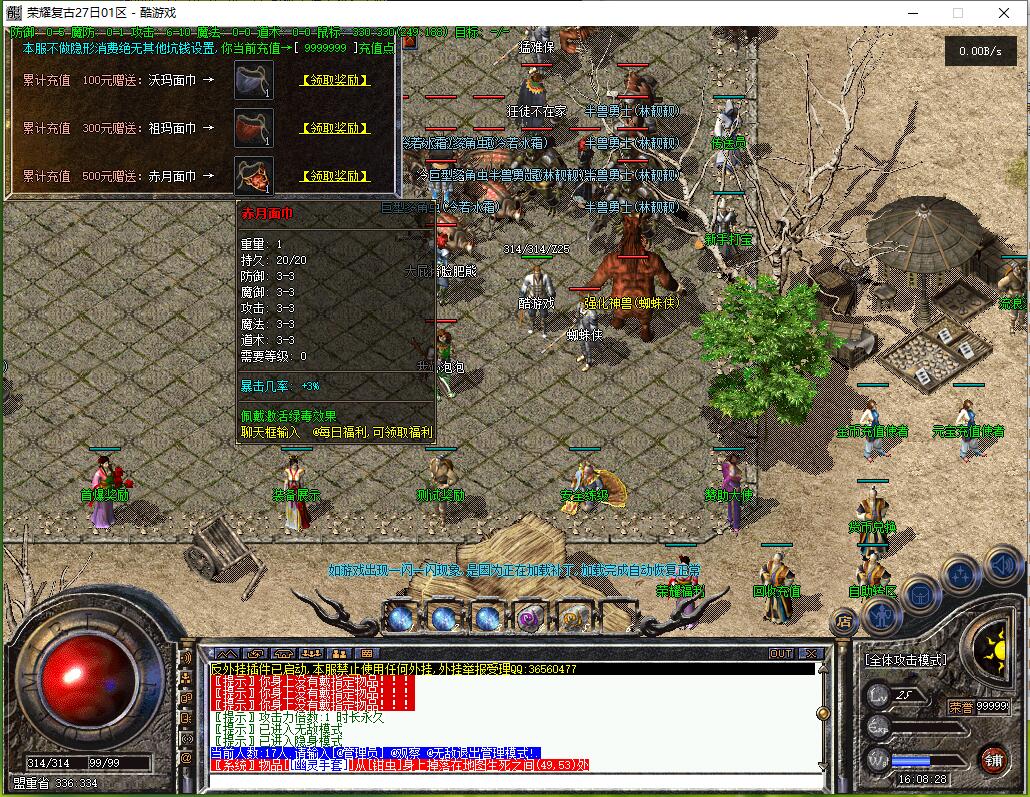
Task: Click the OUT button above the chat
Action: point(781,654)
